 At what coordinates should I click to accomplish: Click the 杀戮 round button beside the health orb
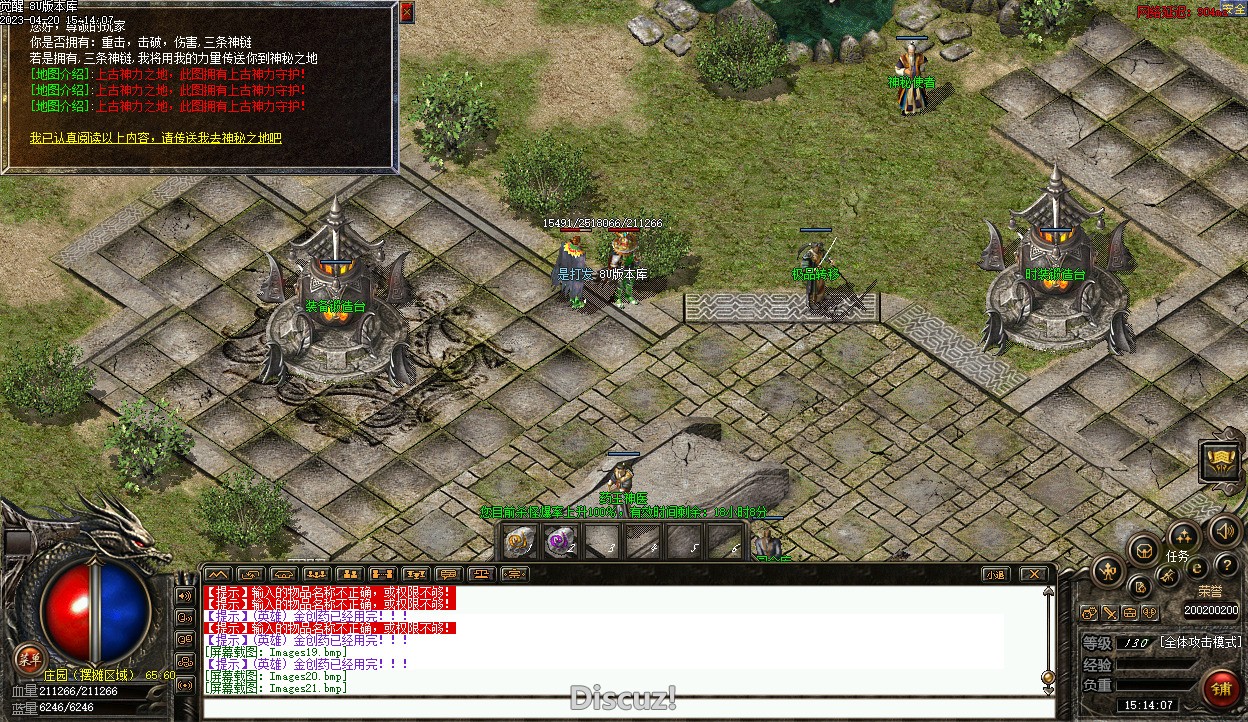(x=28, y=657)
